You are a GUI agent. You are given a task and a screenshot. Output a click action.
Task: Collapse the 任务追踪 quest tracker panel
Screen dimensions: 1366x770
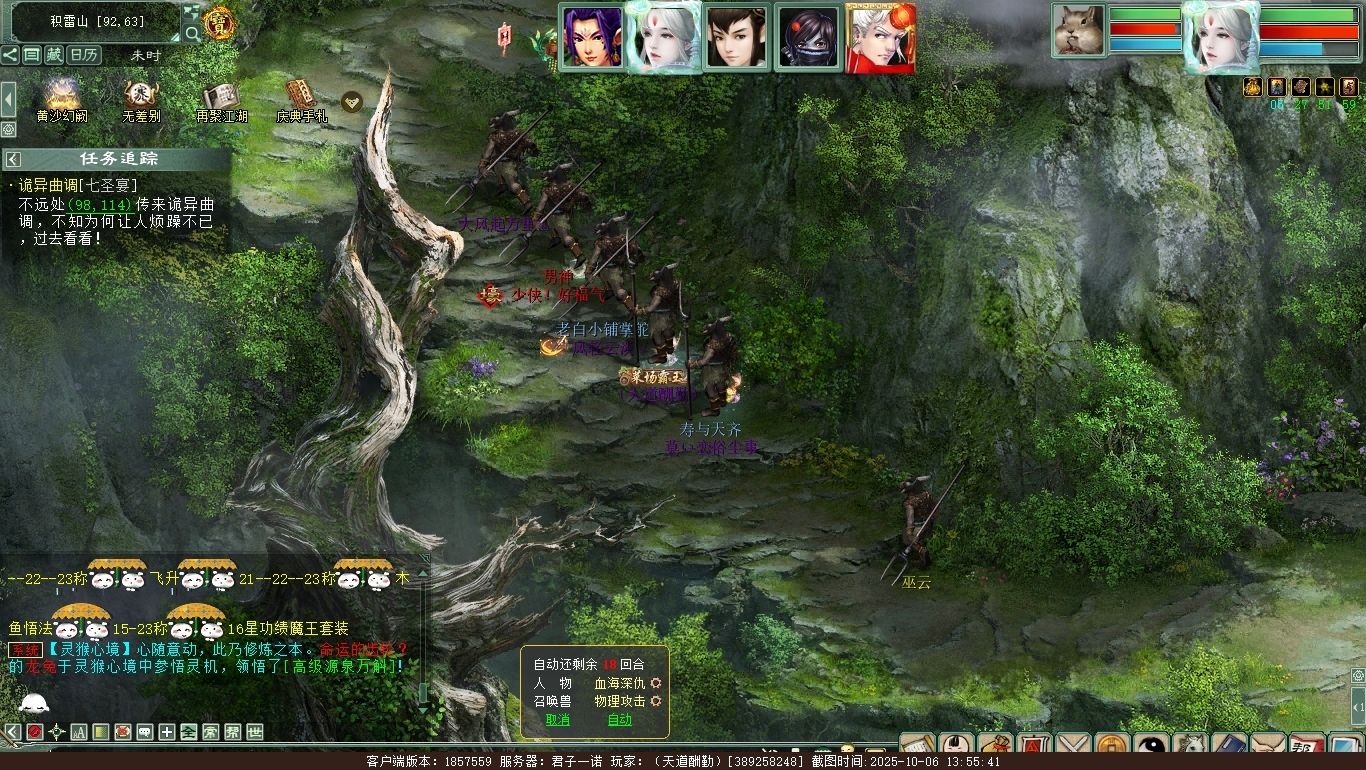[14, 159]
